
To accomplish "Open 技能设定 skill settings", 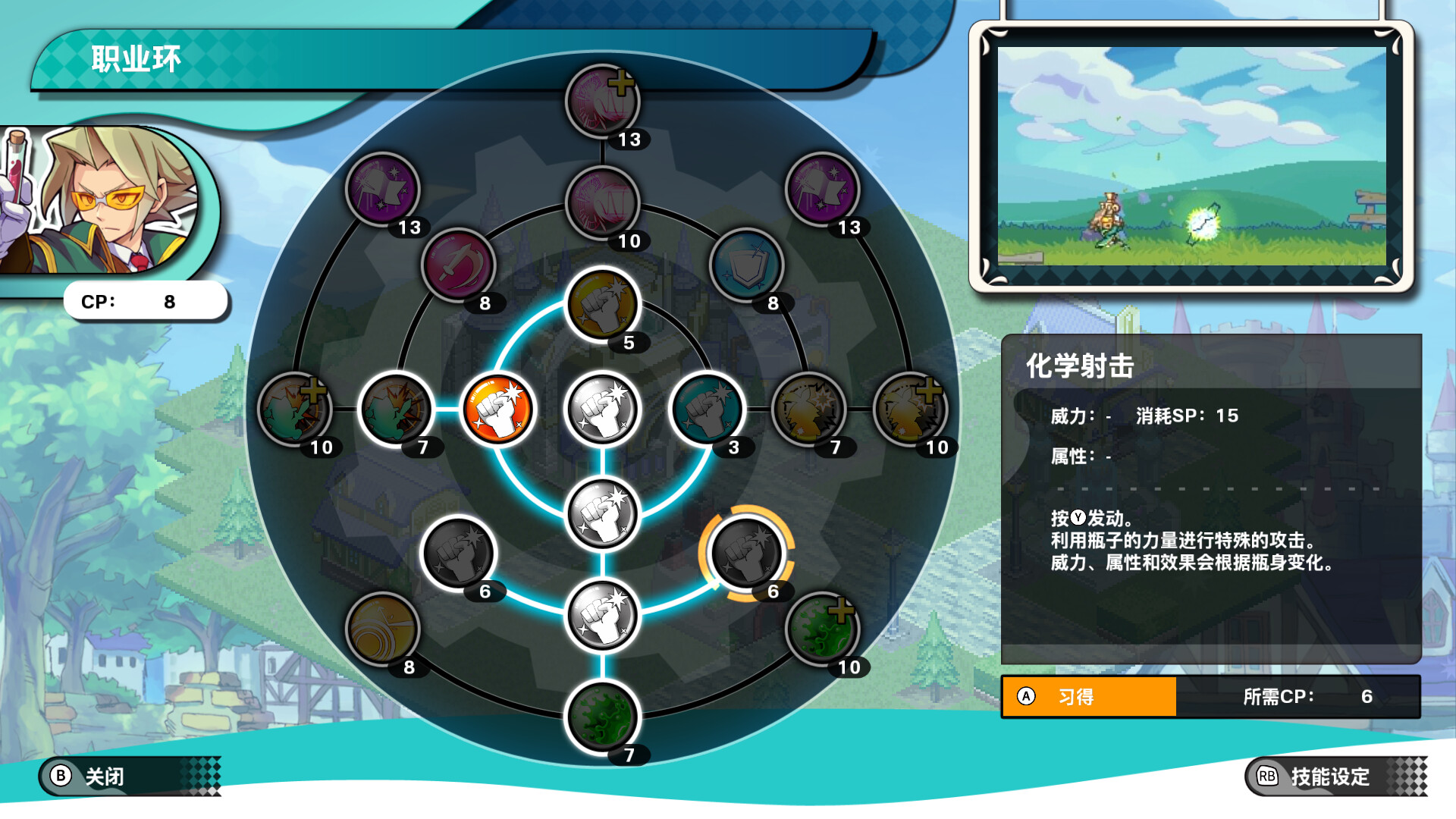I will pyautogui.click(x=1329, y=776).
